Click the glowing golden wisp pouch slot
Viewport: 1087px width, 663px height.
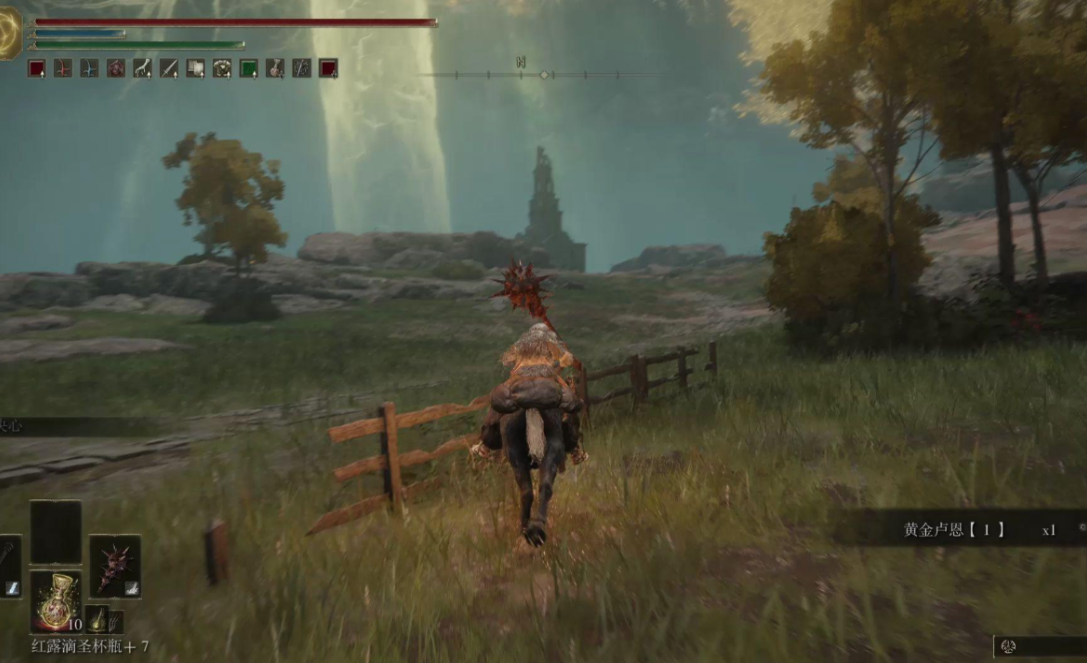tap(98, 618)
